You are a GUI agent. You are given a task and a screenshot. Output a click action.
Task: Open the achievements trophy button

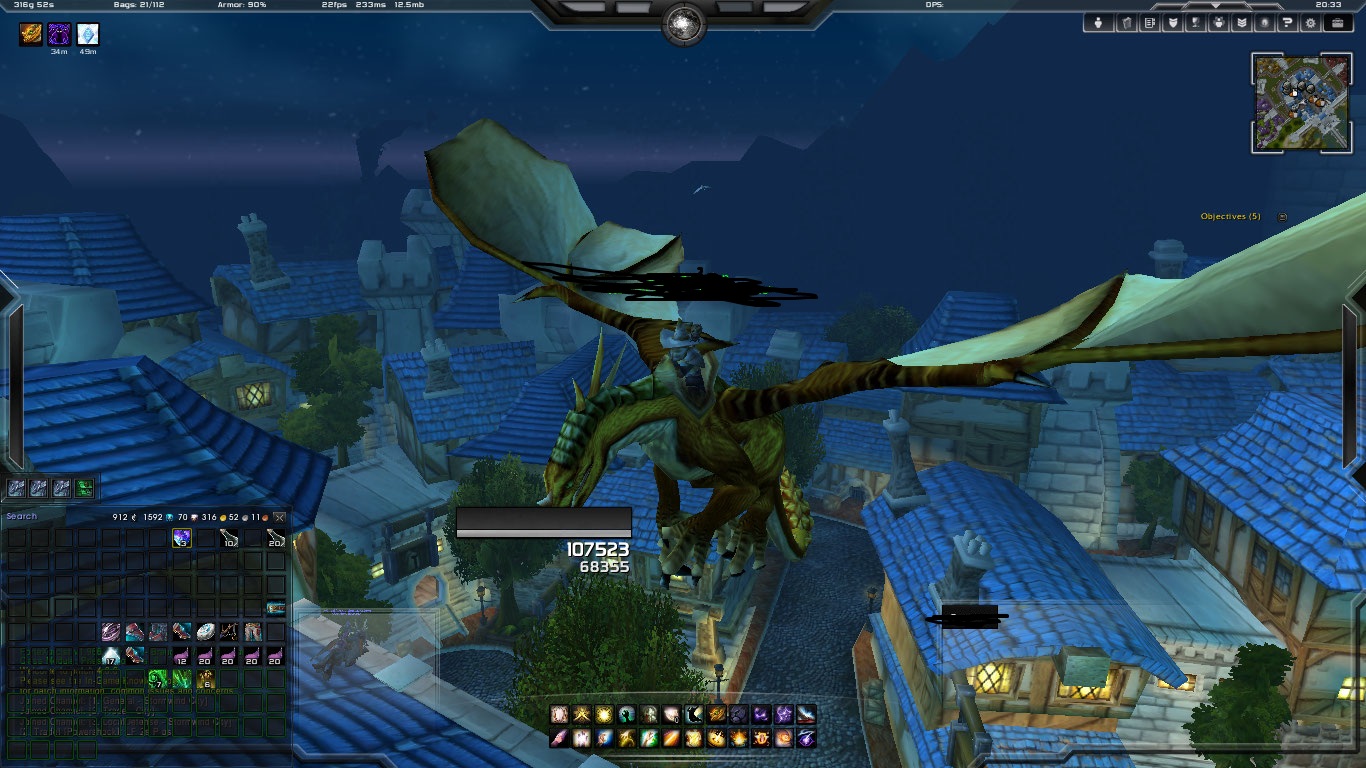[1195, 23]
